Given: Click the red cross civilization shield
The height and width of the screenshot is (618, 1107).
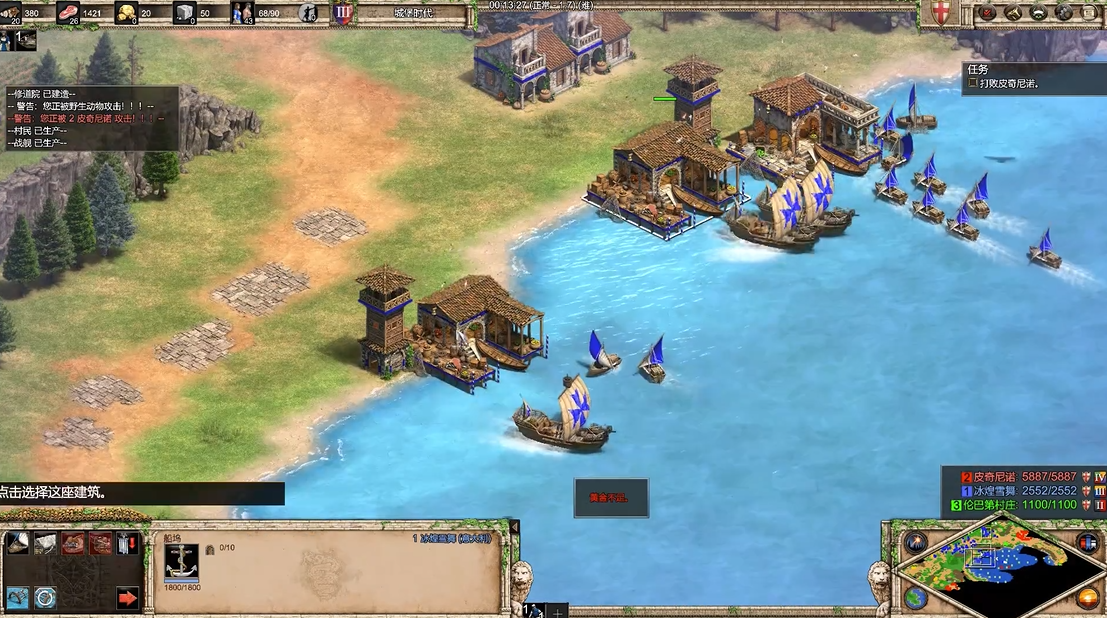Looking at the screenshot, I should (941, 13).
